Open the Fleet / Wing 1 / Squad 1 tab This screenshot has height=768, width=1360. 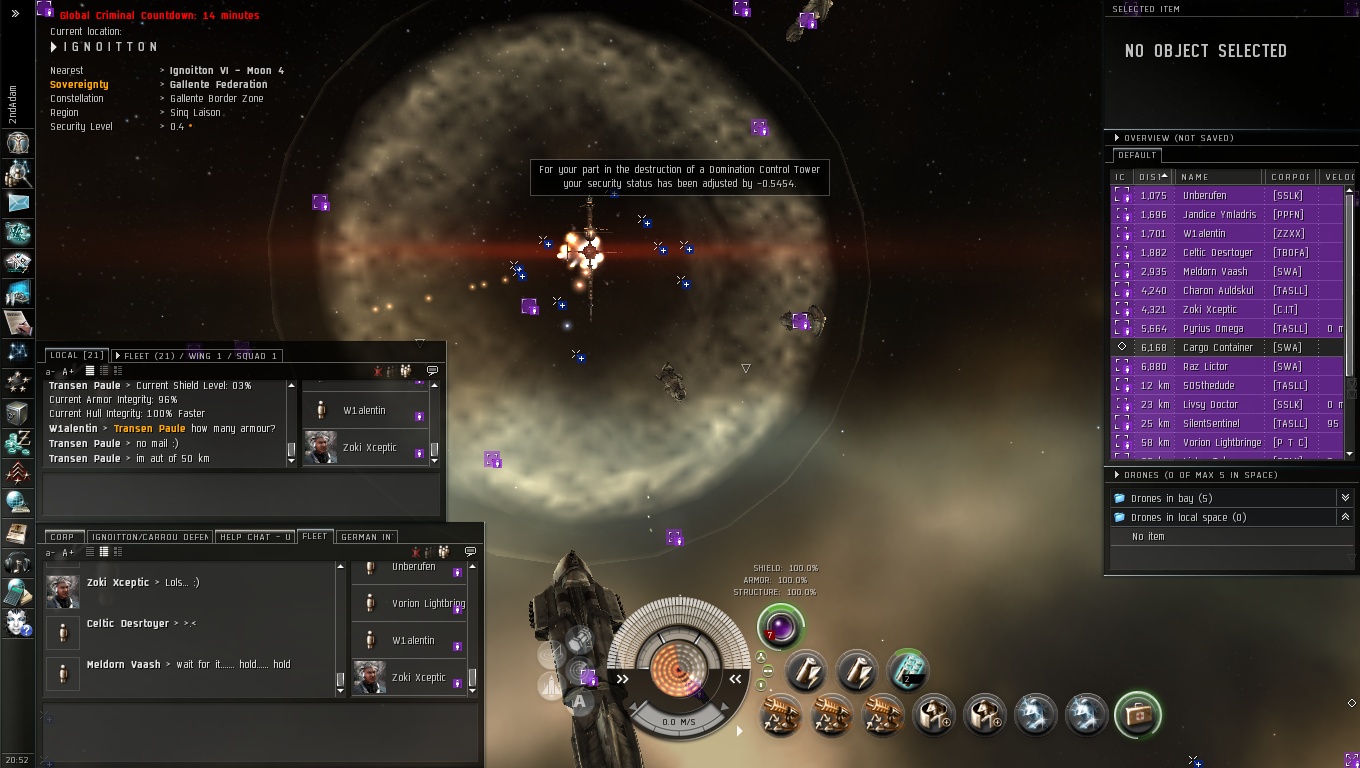[x=196, y=356]
